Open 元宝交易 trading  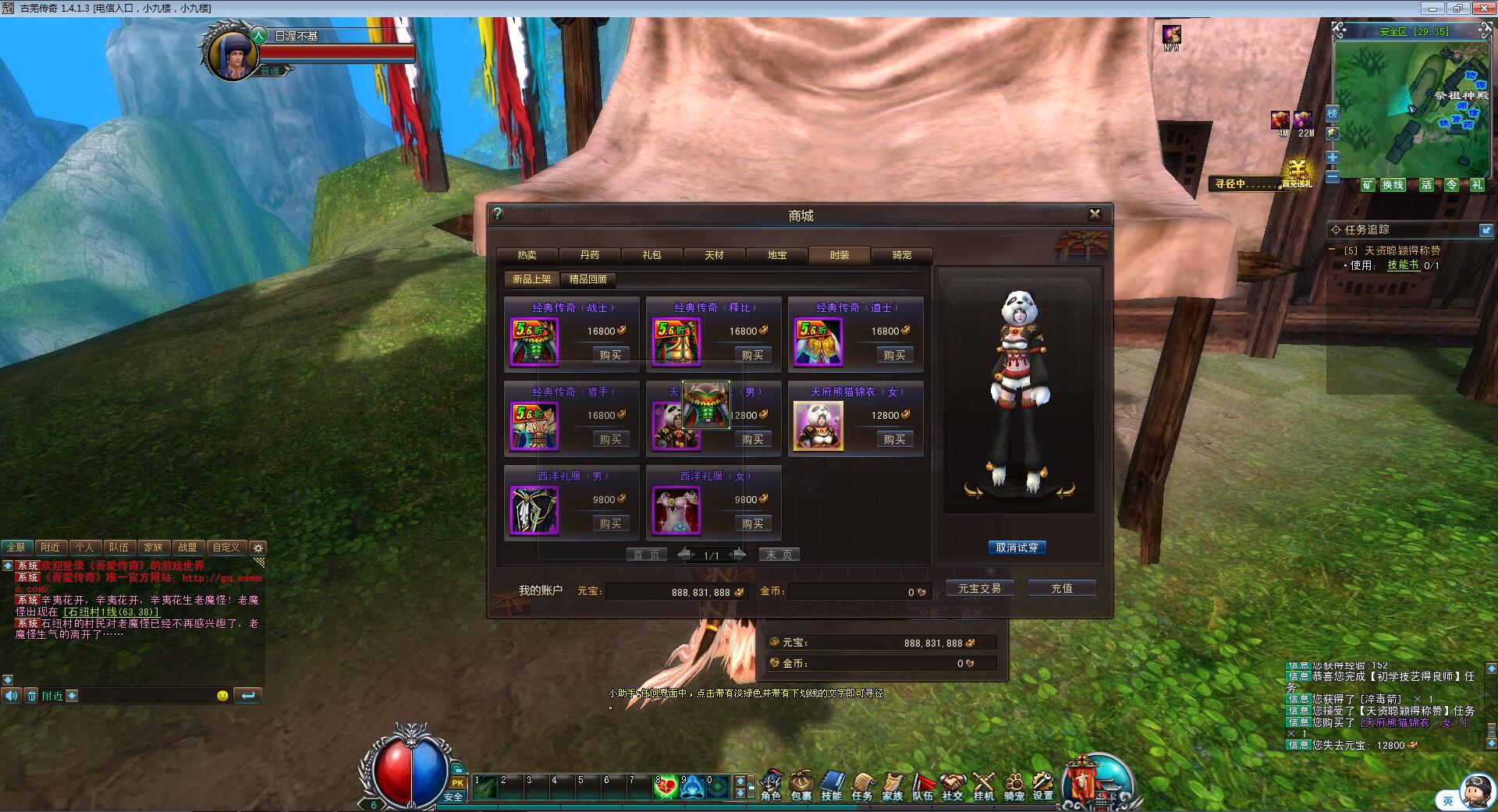pos(979,588)
